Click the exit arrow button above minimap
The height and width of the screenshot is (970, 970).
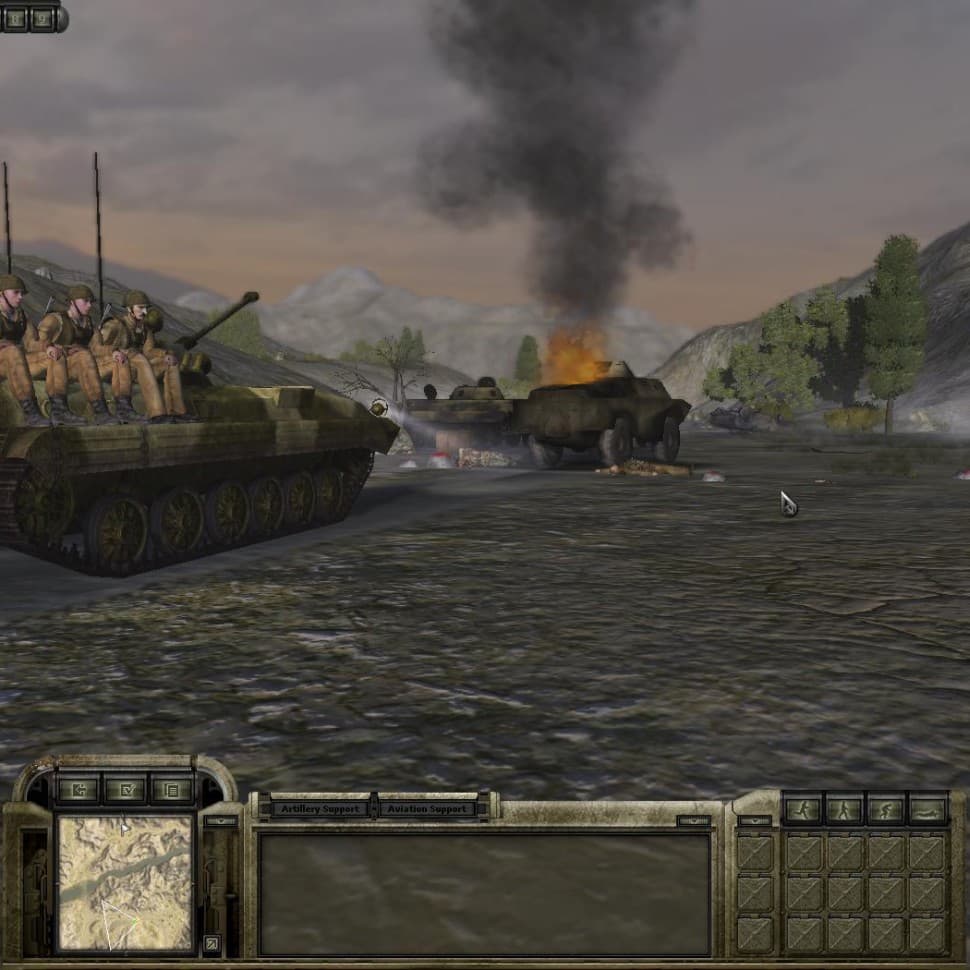77,790
